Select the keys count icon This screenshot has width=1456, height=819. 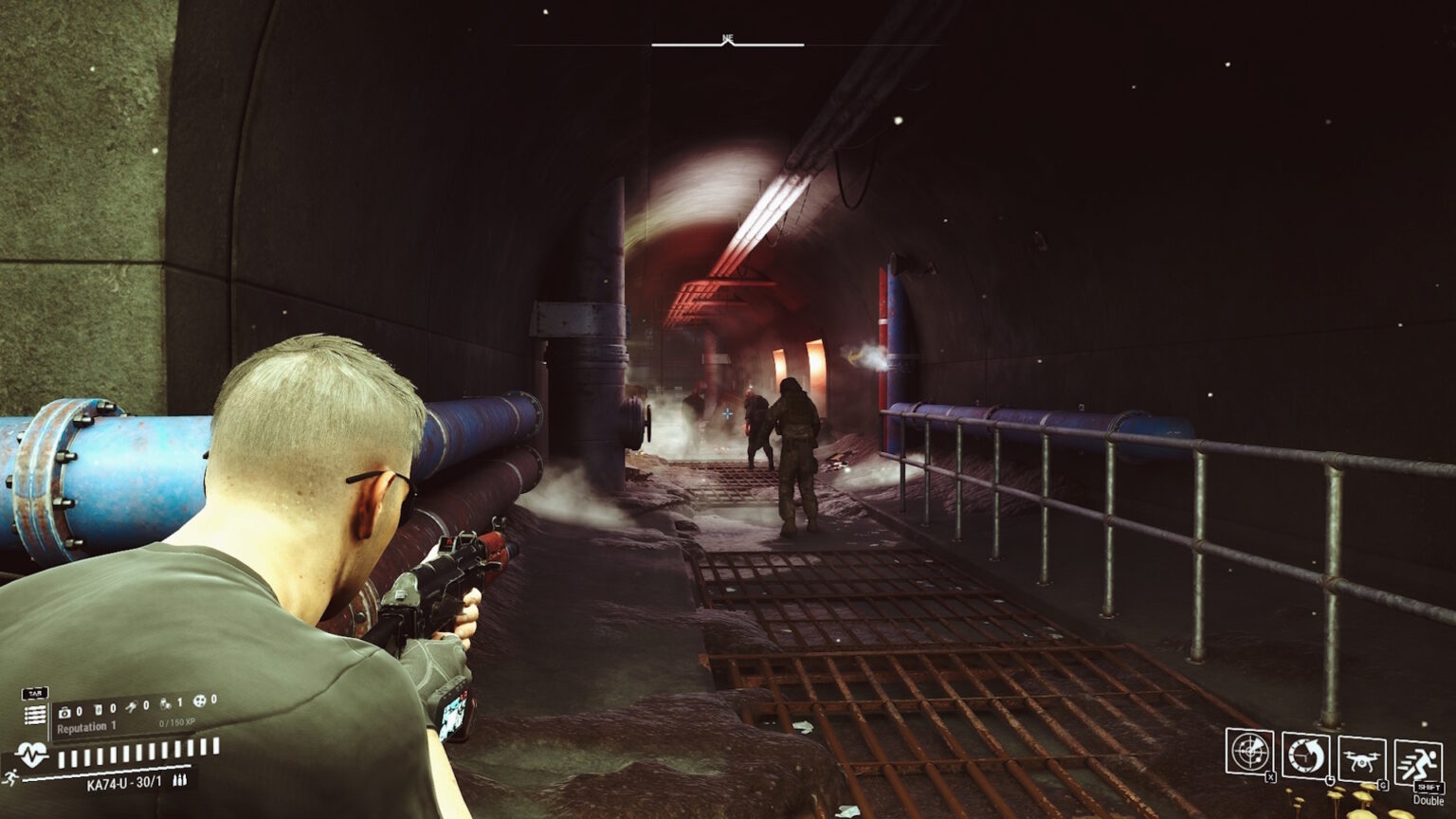pyautogui.click(x=132, y=706)
